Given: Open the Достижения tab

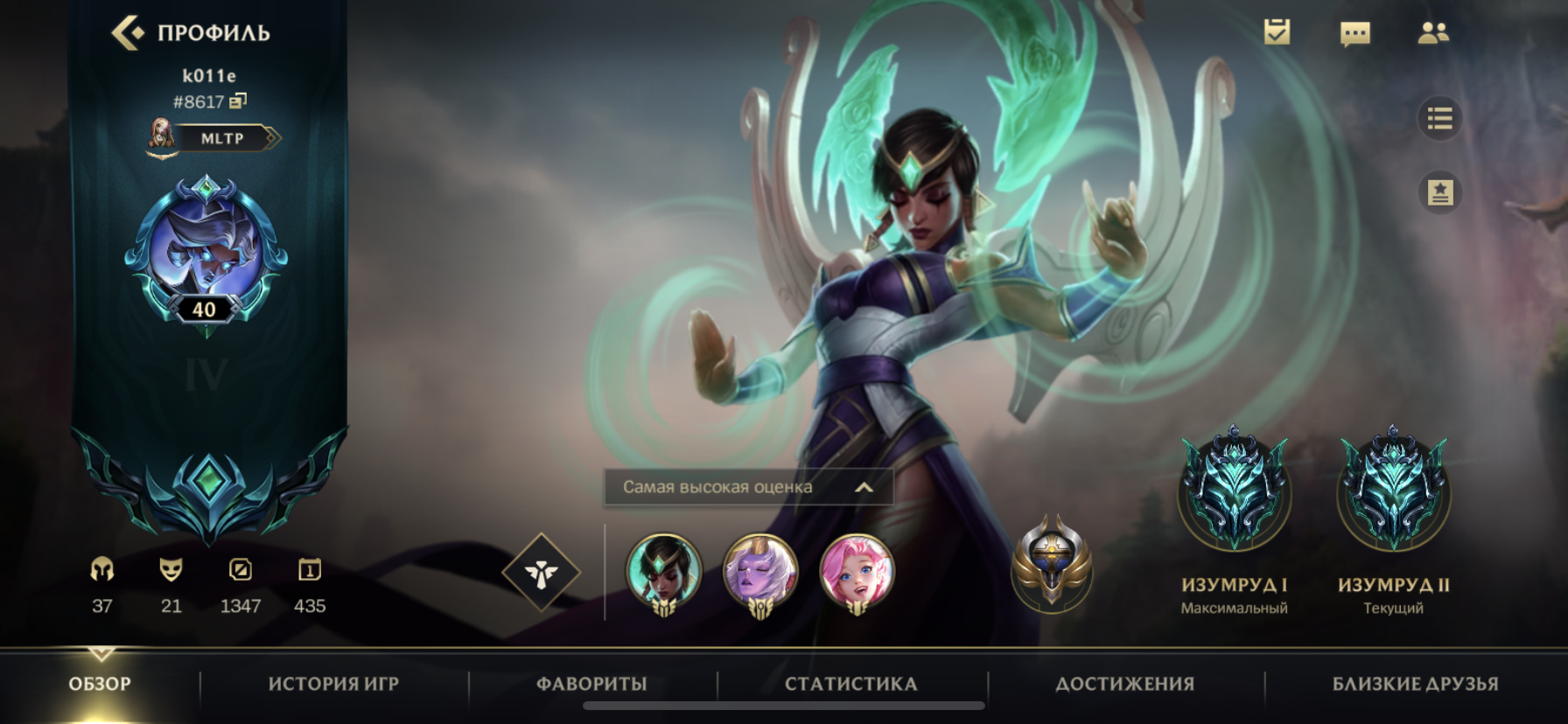Looking at the screenshot, I should coord(1124,684).
